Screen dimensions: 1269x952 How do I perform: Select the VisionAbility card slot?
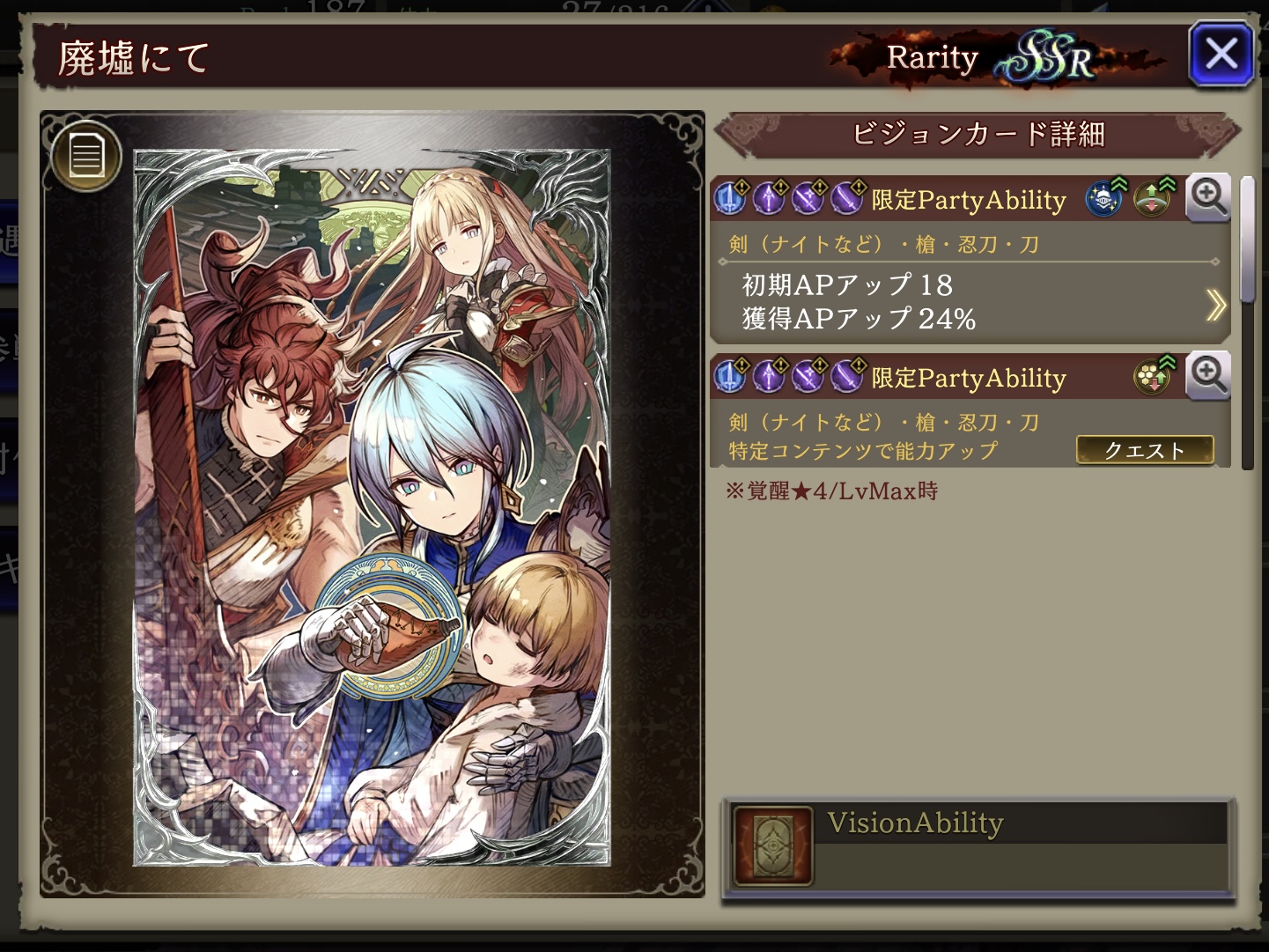774,845
